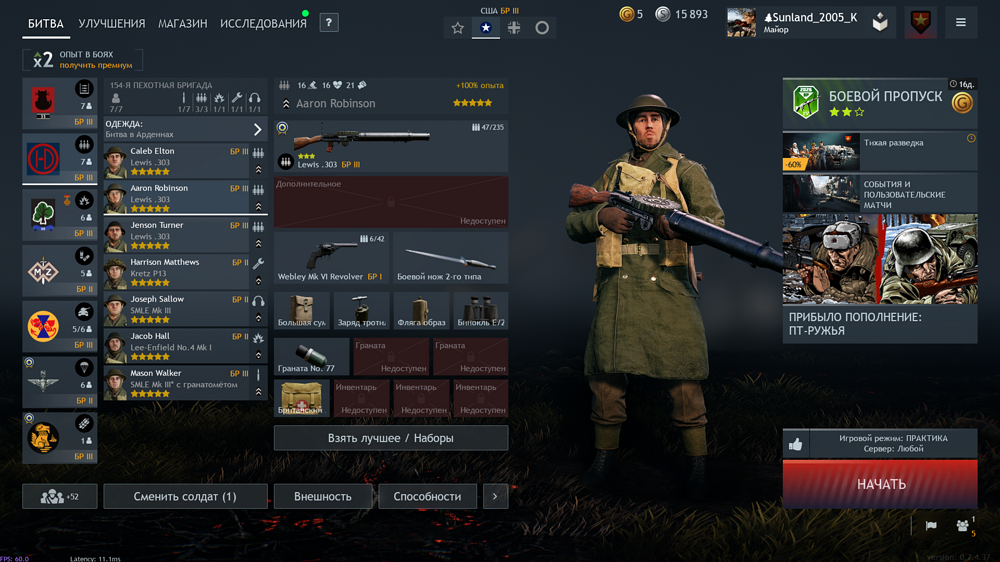The image size is (1000, 562).
Task: Open the hamburger main menu
Action: (960, 22)
